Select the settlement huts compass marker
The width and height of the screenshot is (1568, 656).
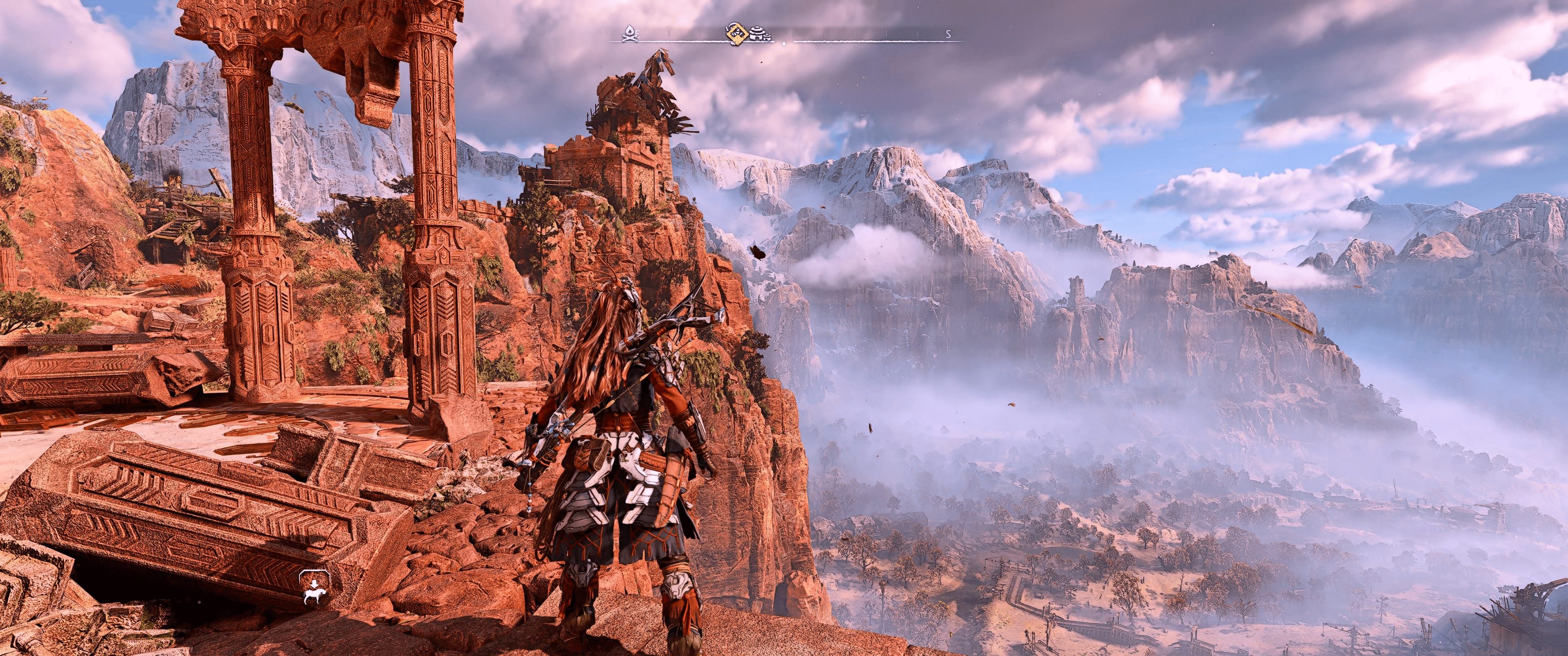760,34
